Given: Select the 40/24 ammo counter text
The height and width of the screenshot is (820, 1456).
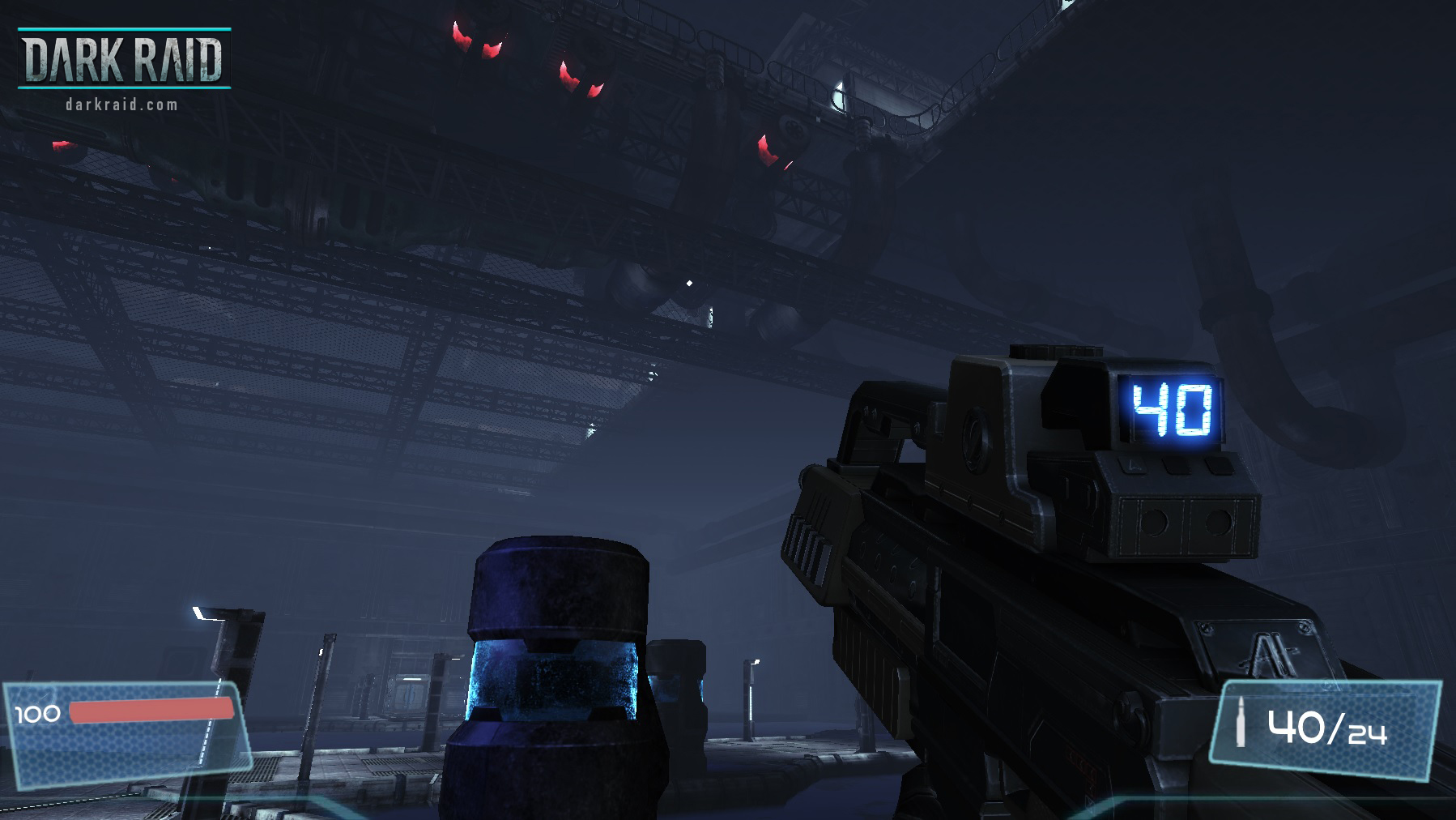Looking at the screenshot, I should [1328, 728].
